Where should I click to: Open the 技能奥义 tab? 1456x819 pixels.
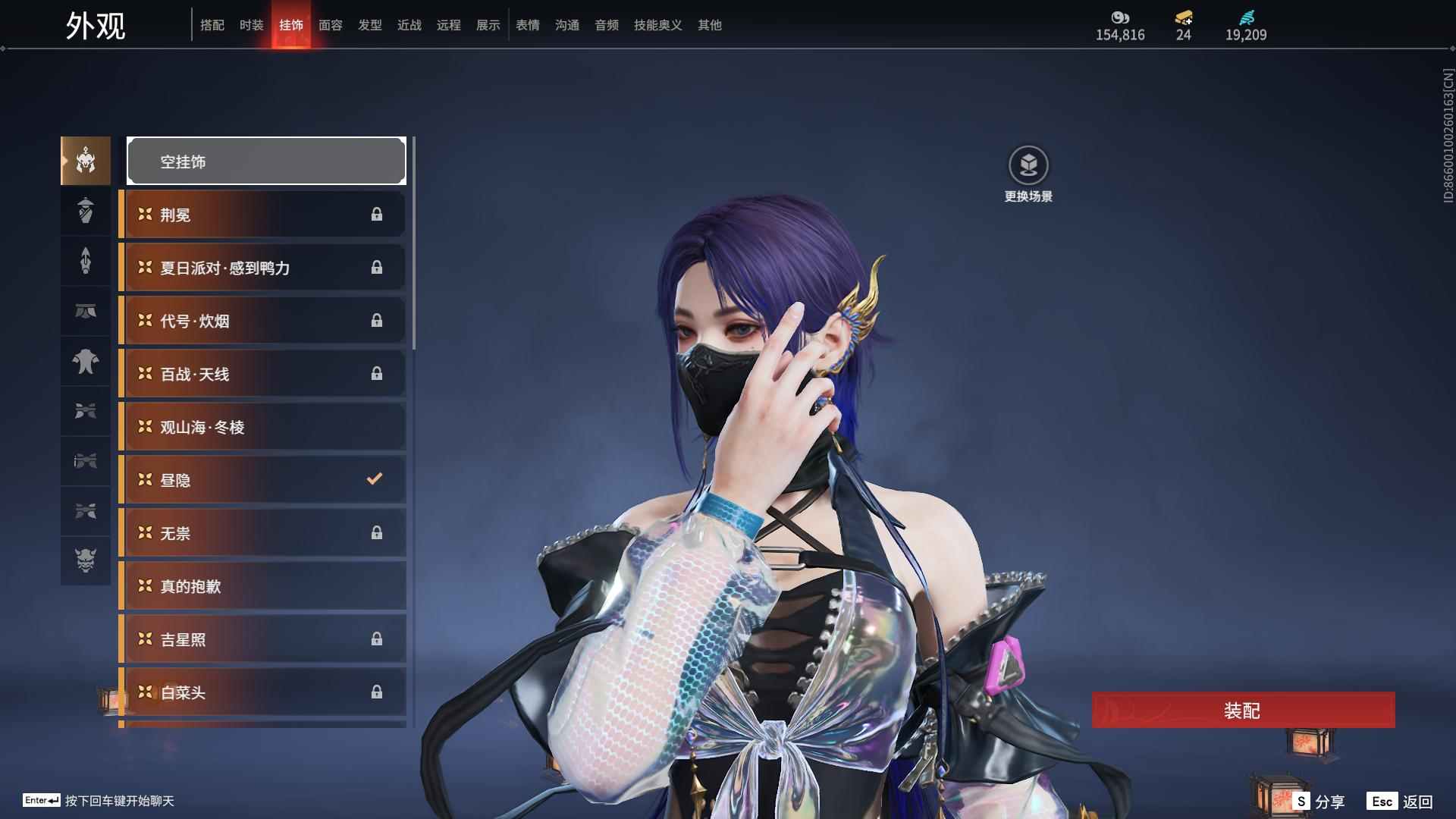(657, 25)
